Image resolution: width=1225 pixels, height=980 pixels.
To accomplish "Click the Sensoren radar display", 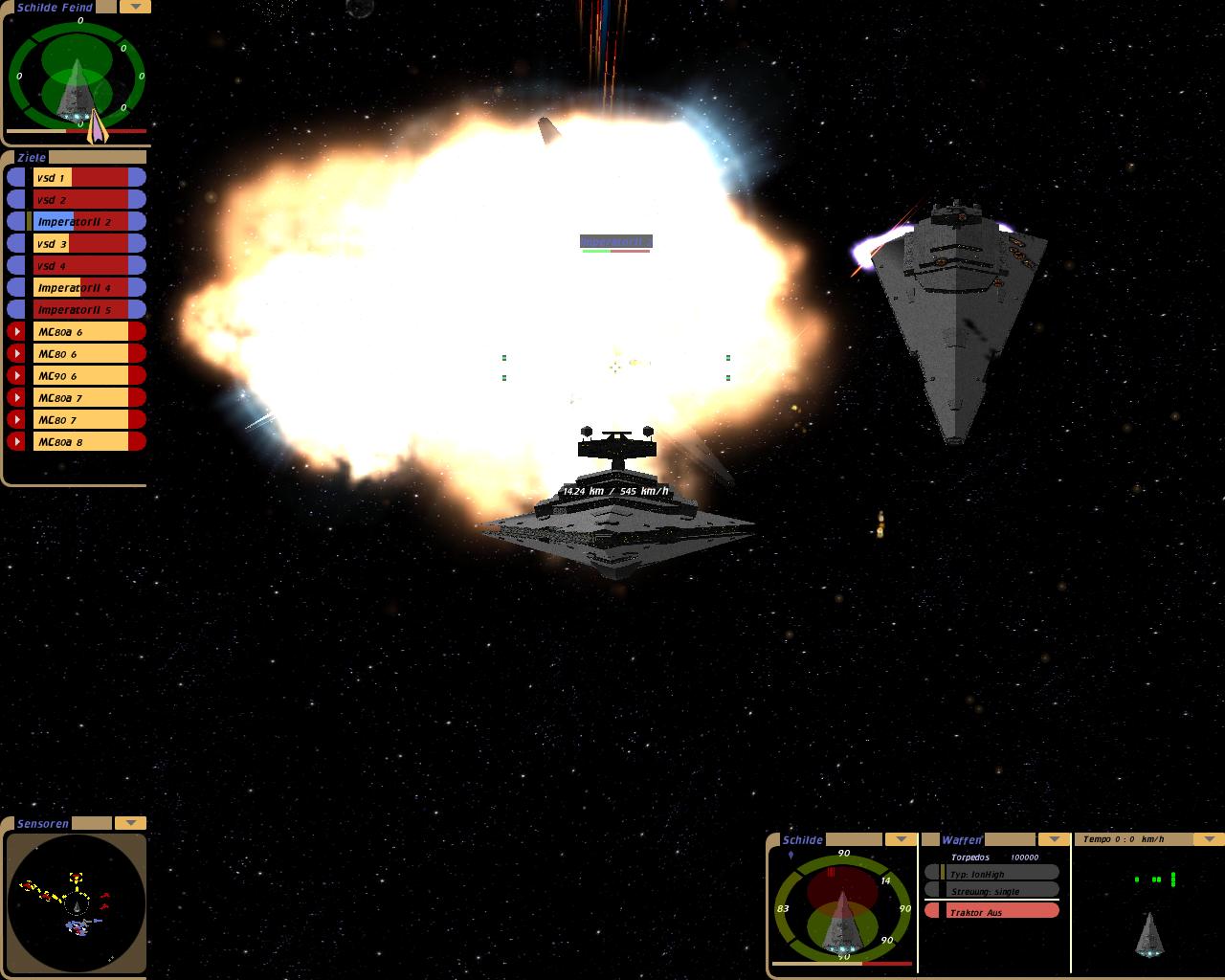I will coord(77,902).
